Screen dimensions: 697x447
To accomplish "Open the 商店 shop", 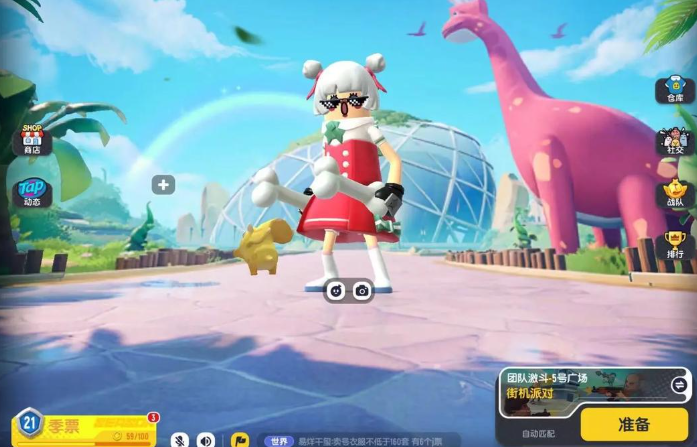I will pyautogui.click(x=31, y=142).
